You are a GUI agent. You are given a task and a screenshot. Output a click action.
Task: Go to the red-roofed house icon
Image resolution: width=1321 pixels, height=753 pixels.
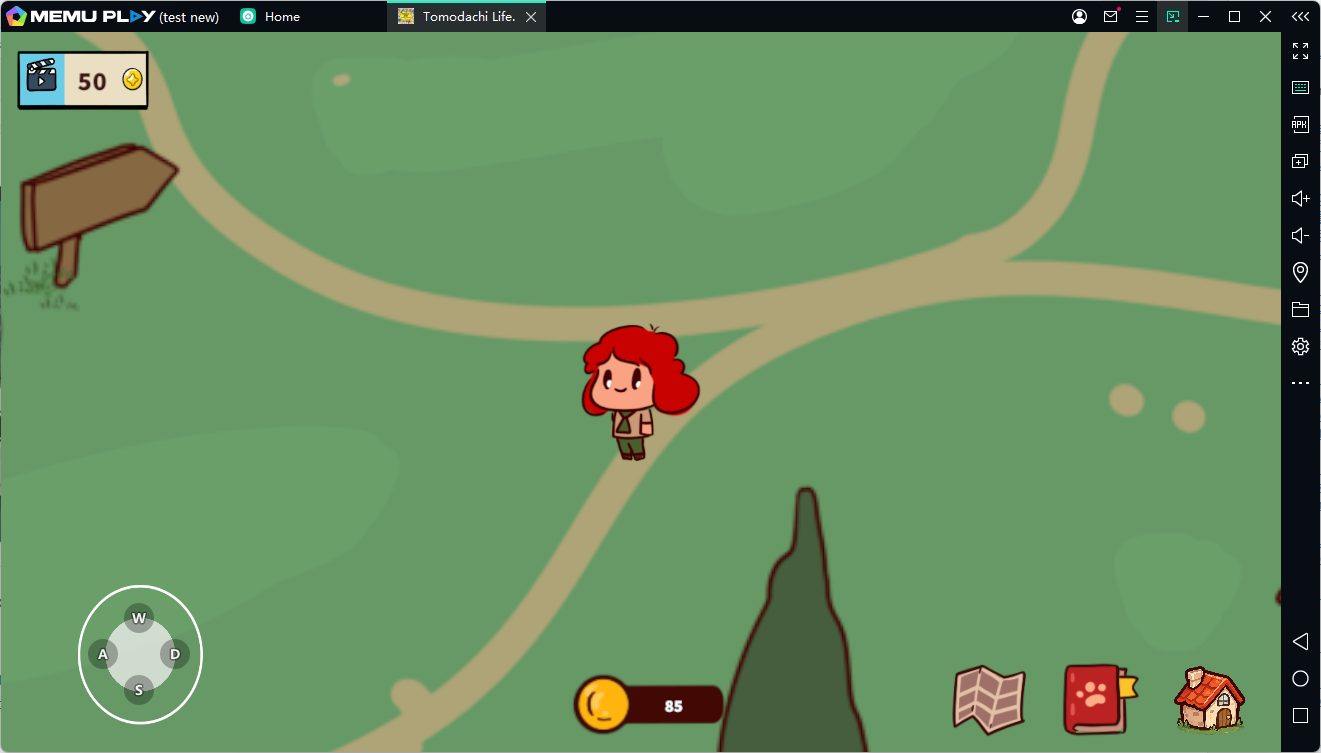pyautogui.click(x=1209, y=698)
